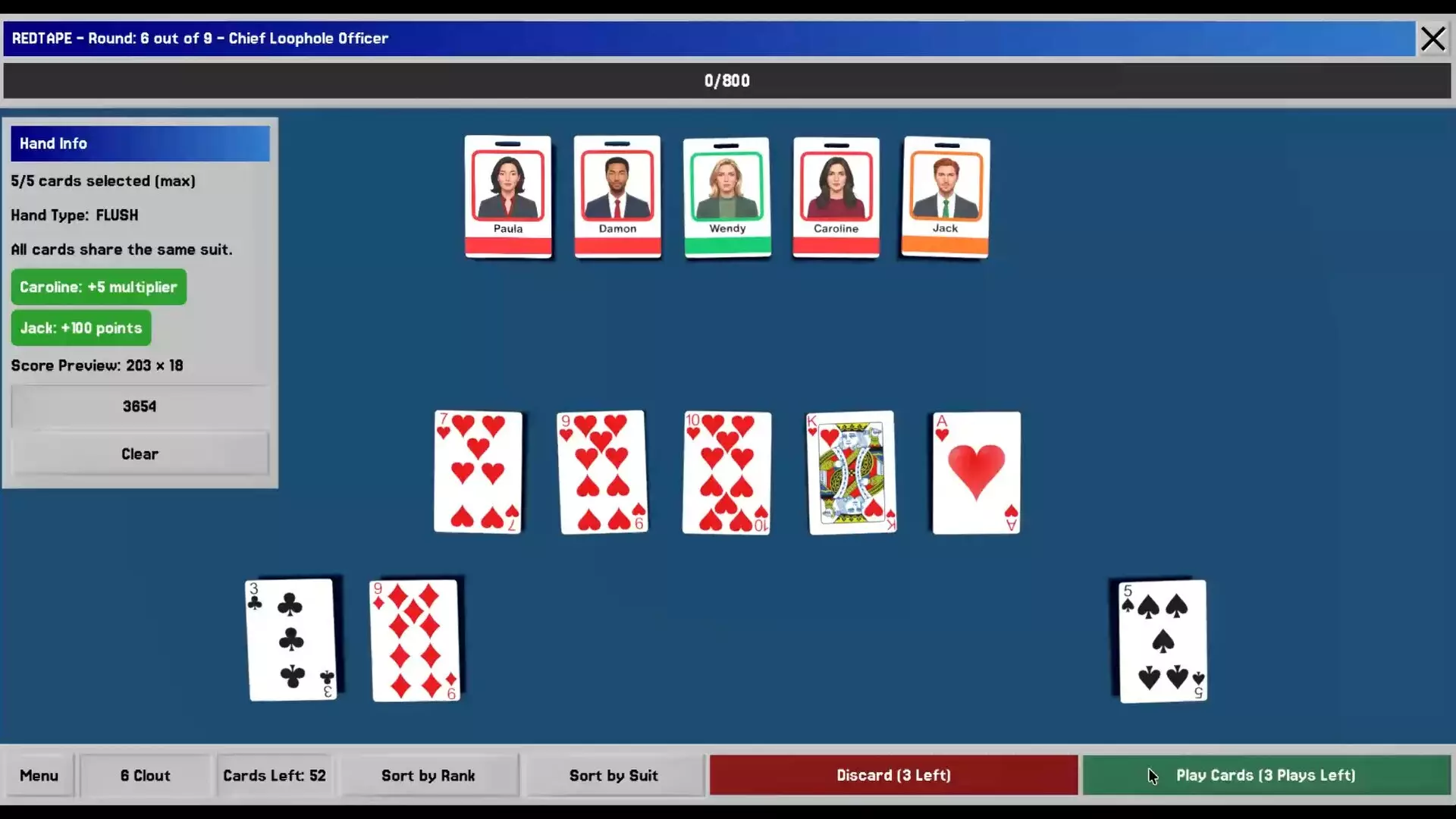1456x819 pixels.
Task: Play the selected flush cards
Action: click(1266, 775)
